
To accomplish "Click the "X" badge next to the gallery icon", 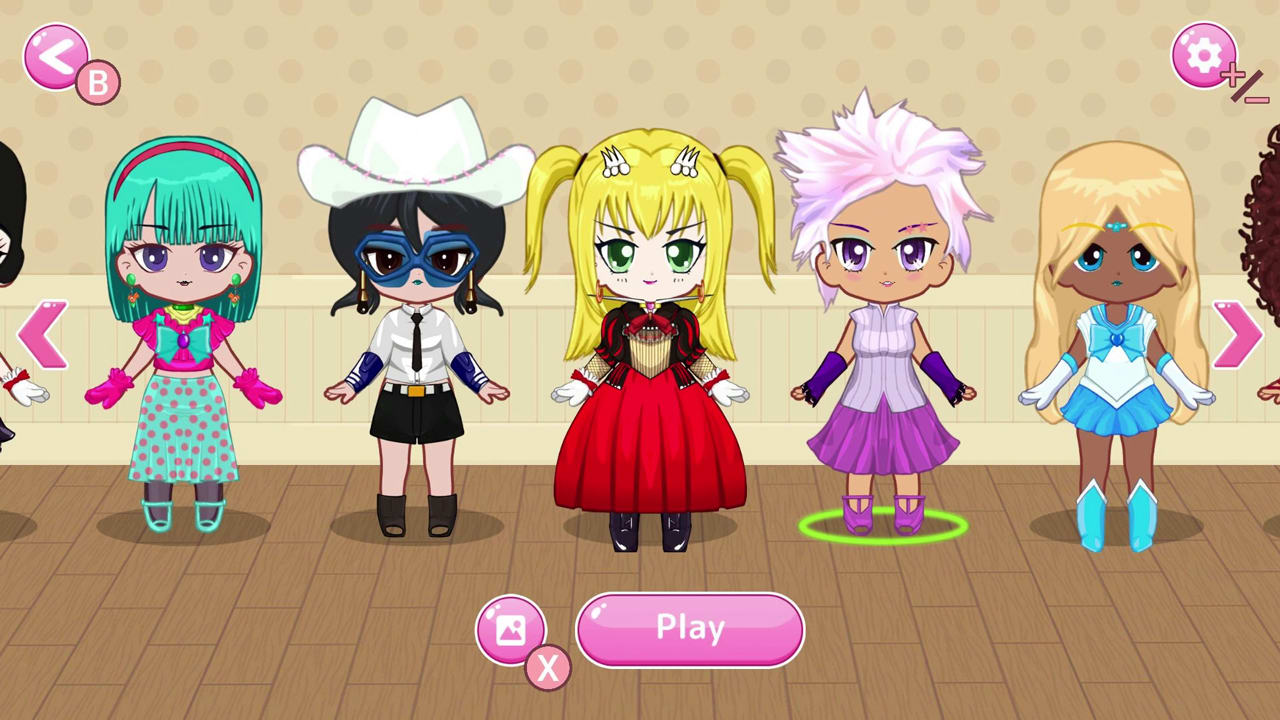I will [x=548, y=669].
